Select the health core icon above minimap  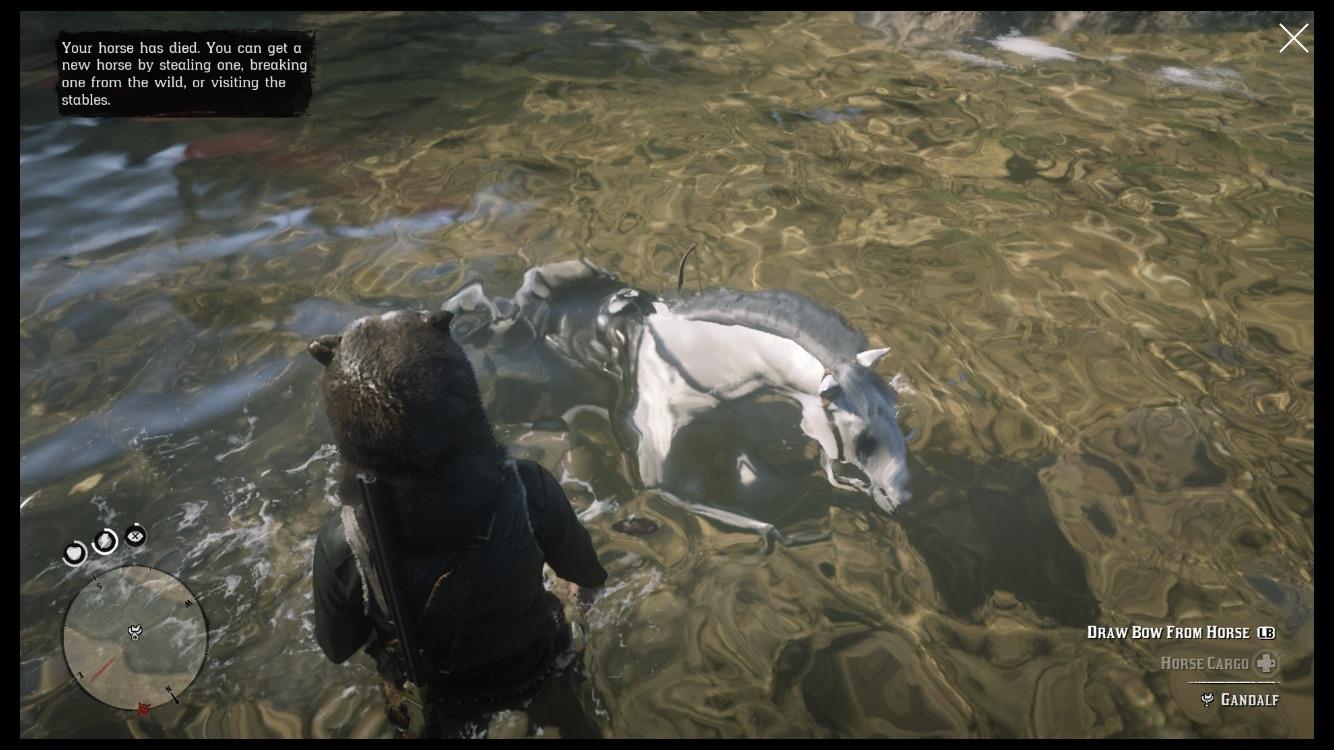pyautogui.click(x=75, y=553)
